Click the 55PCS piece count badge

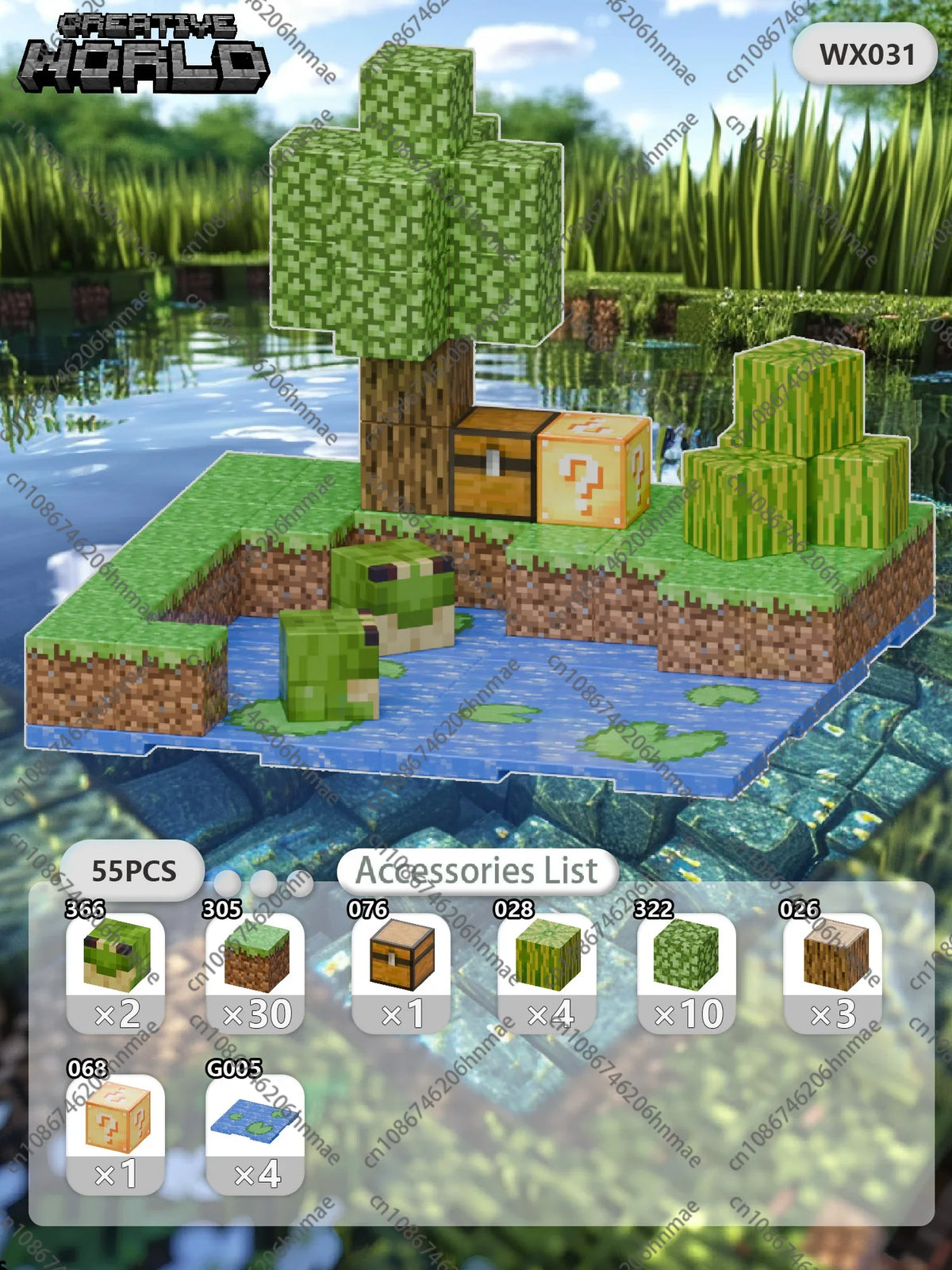[133, 871]
